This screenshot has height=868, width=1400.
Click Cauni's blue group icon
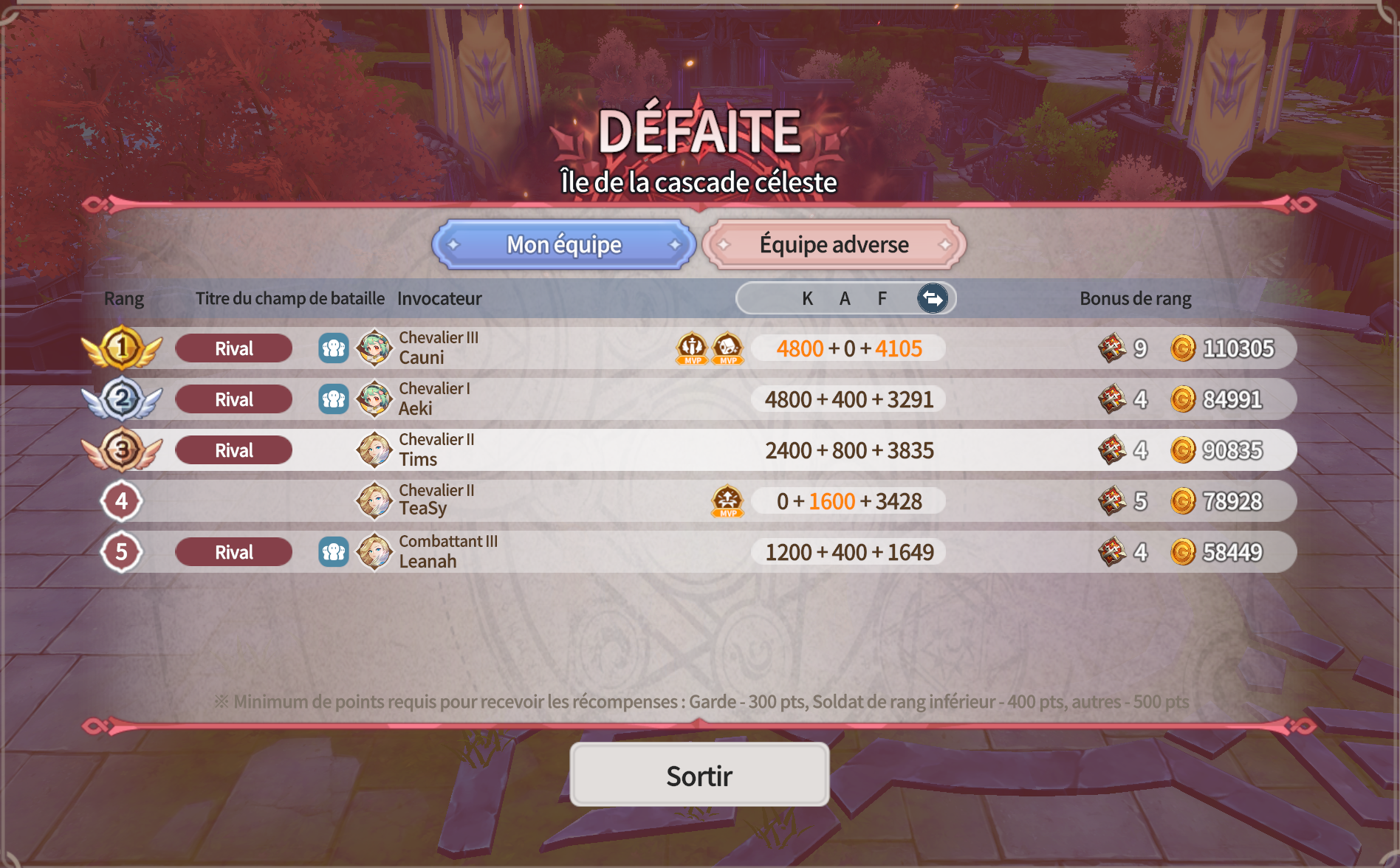point(334,348)
